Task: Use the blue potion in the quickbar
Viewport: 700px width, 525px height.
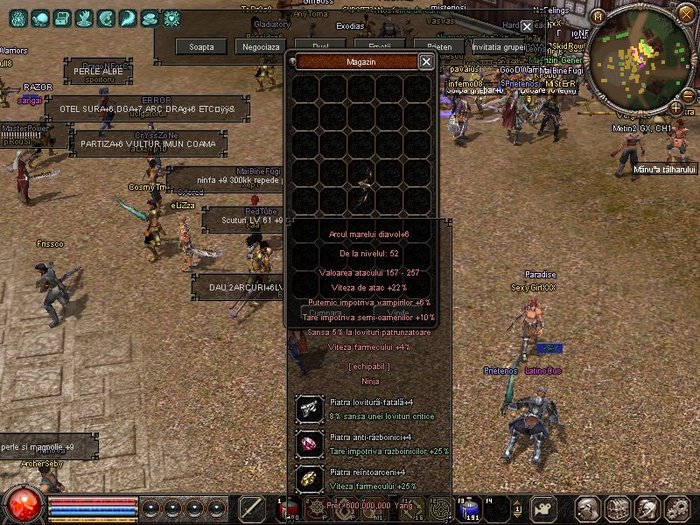Action: [x=467, y=507]
